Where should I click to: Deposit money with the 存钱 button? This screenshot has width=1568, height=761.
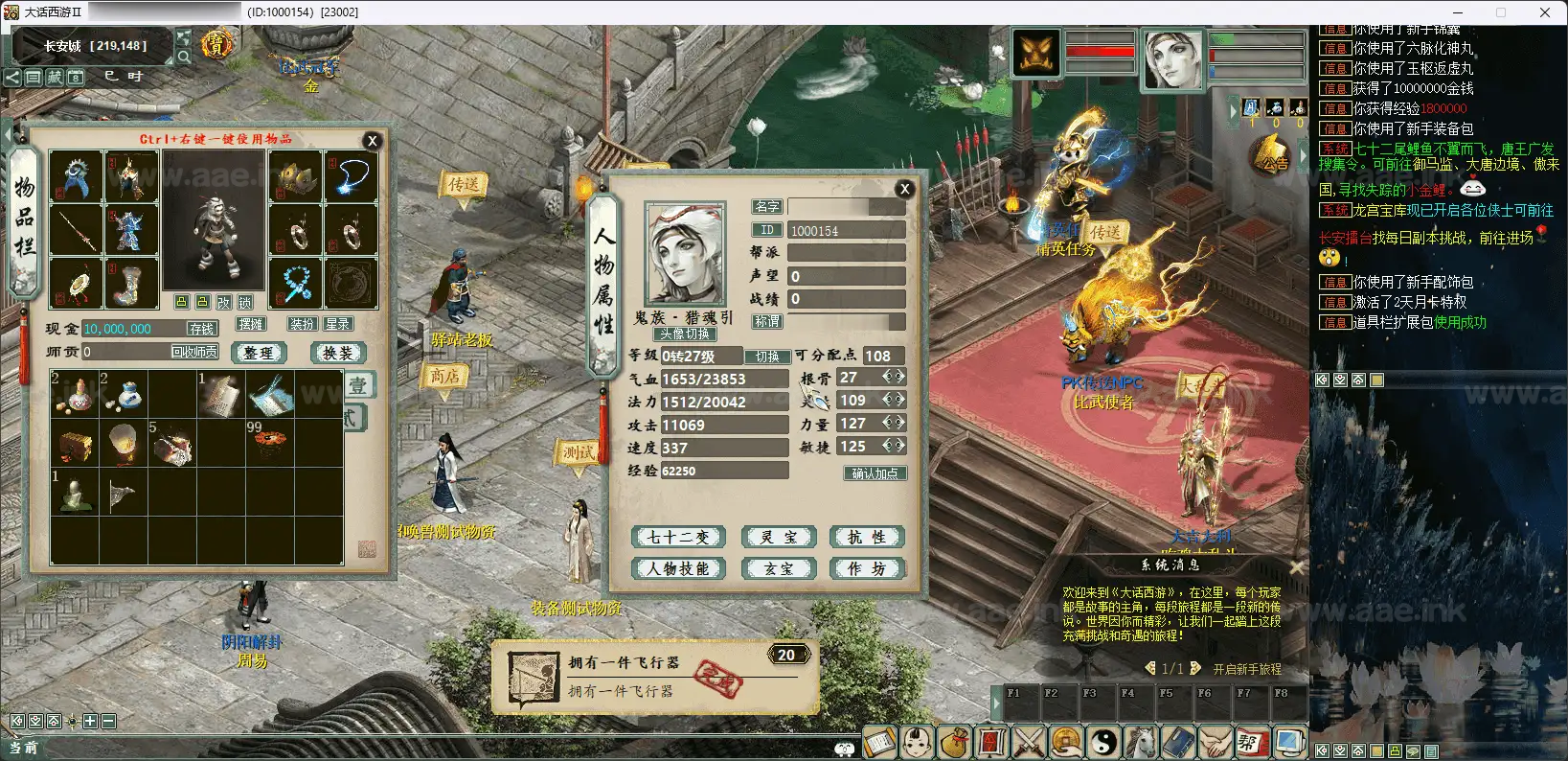click(x=201, y=329)
